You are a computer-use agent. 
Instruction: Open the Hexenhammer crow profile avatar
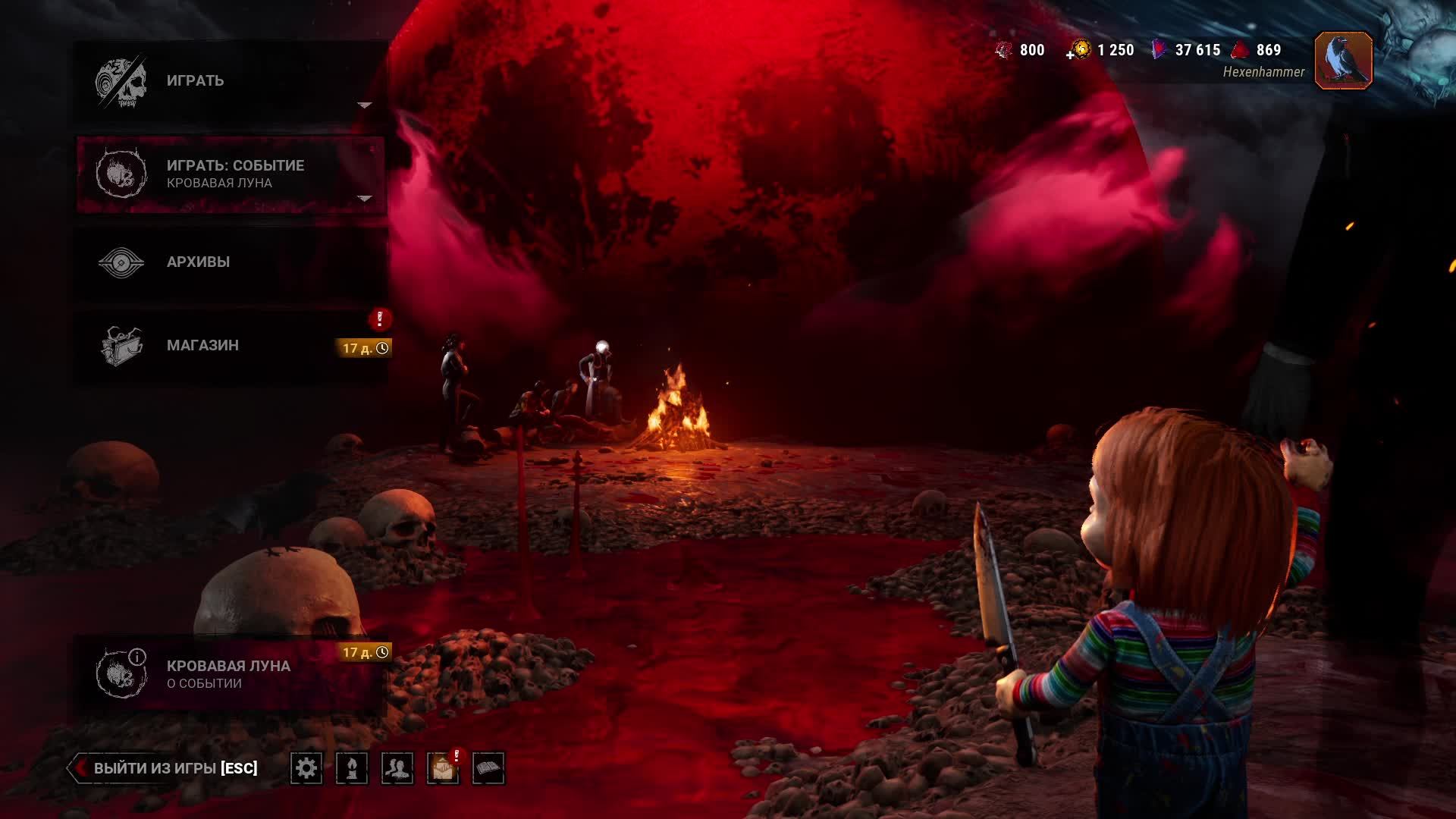click(1343, 61)
